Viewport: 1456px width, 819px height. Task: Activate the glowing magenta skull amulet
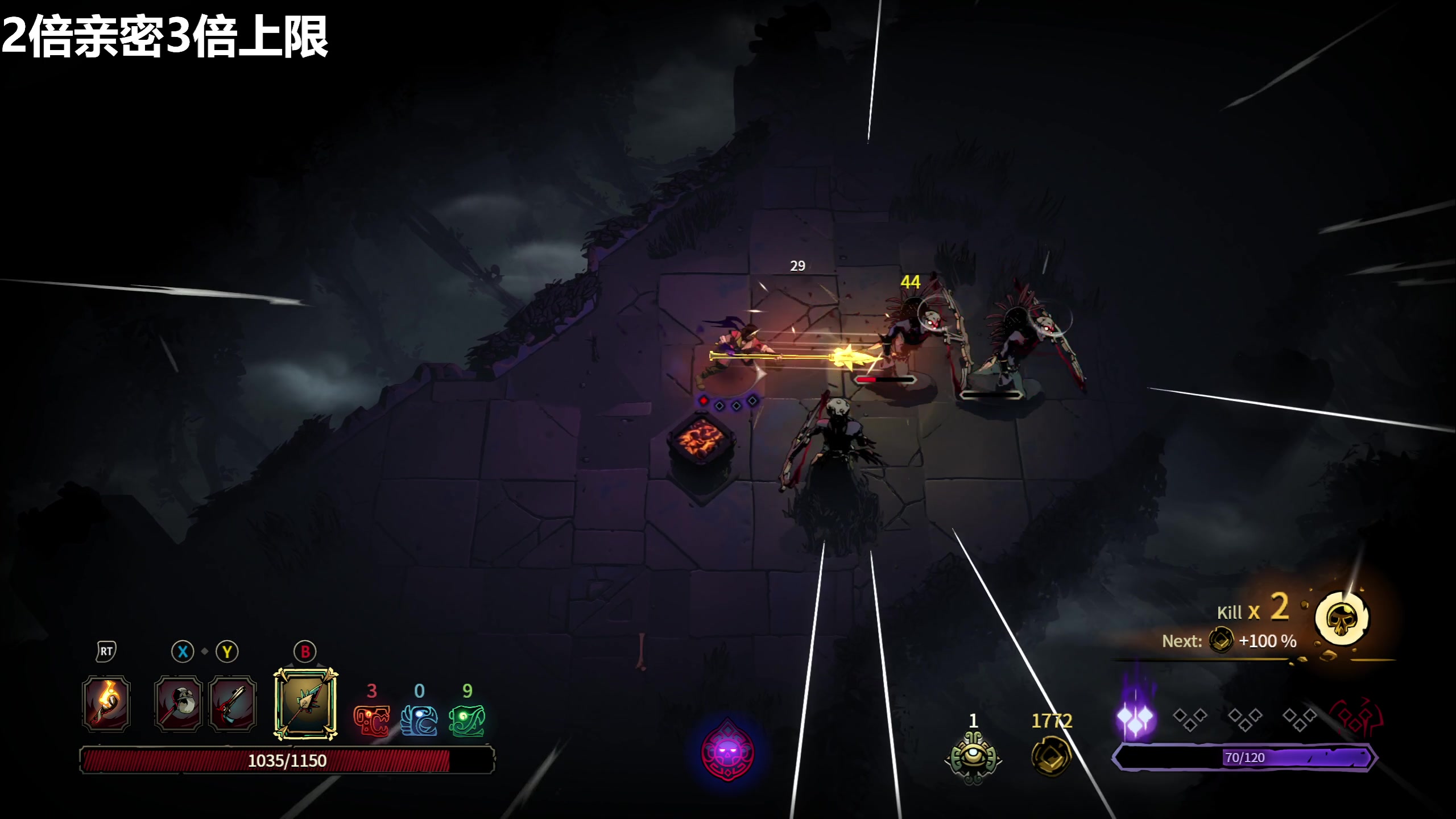click(728, 752)
